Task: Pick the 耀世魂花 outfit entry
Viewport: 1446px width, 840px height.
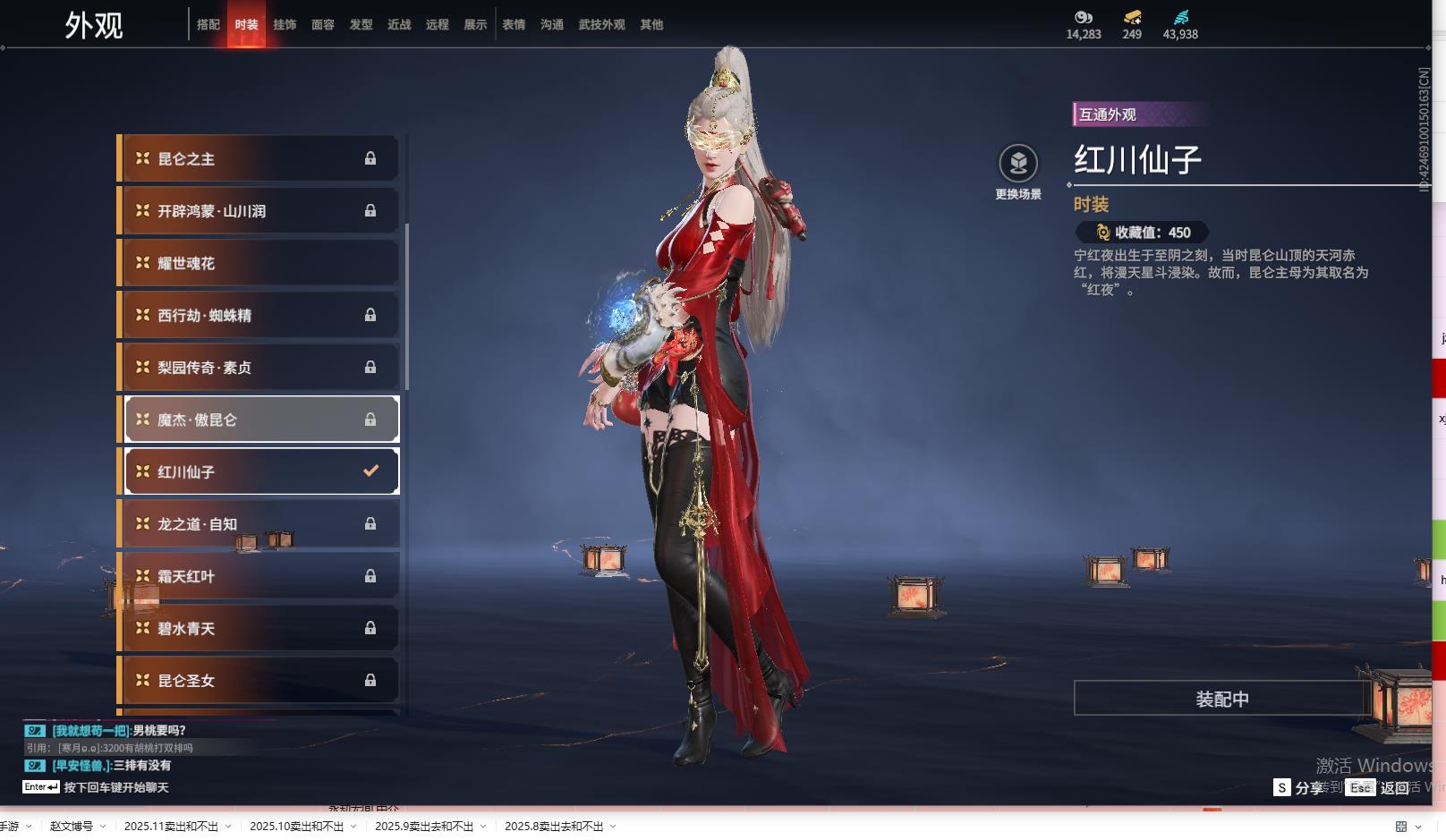Action: tap(259, 263)
